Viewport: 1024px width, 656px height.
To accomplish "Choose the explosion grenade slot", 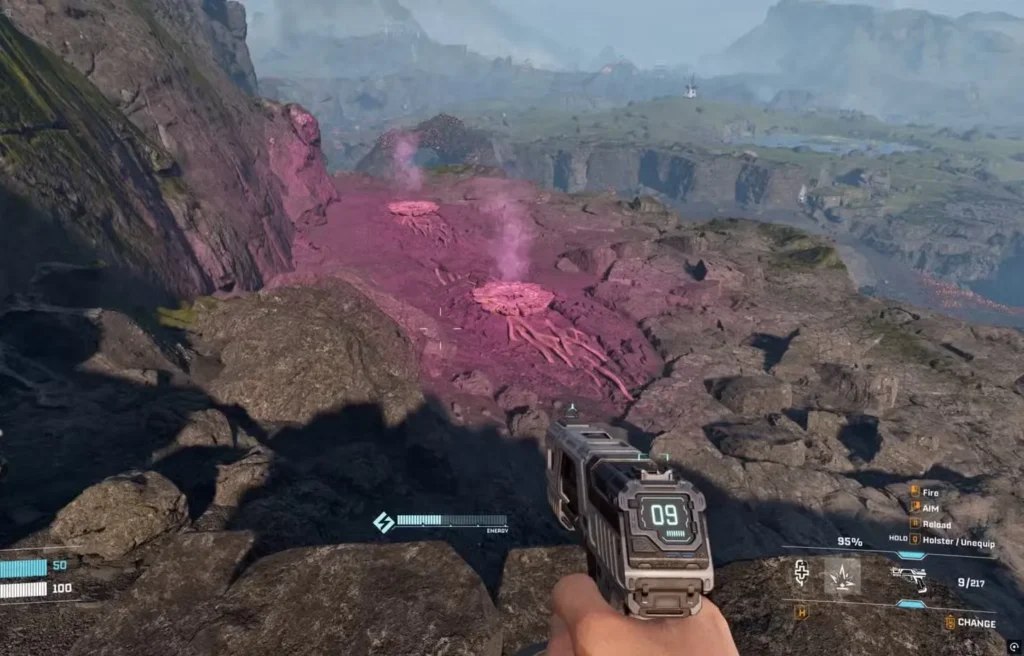I will pos(841,575).
